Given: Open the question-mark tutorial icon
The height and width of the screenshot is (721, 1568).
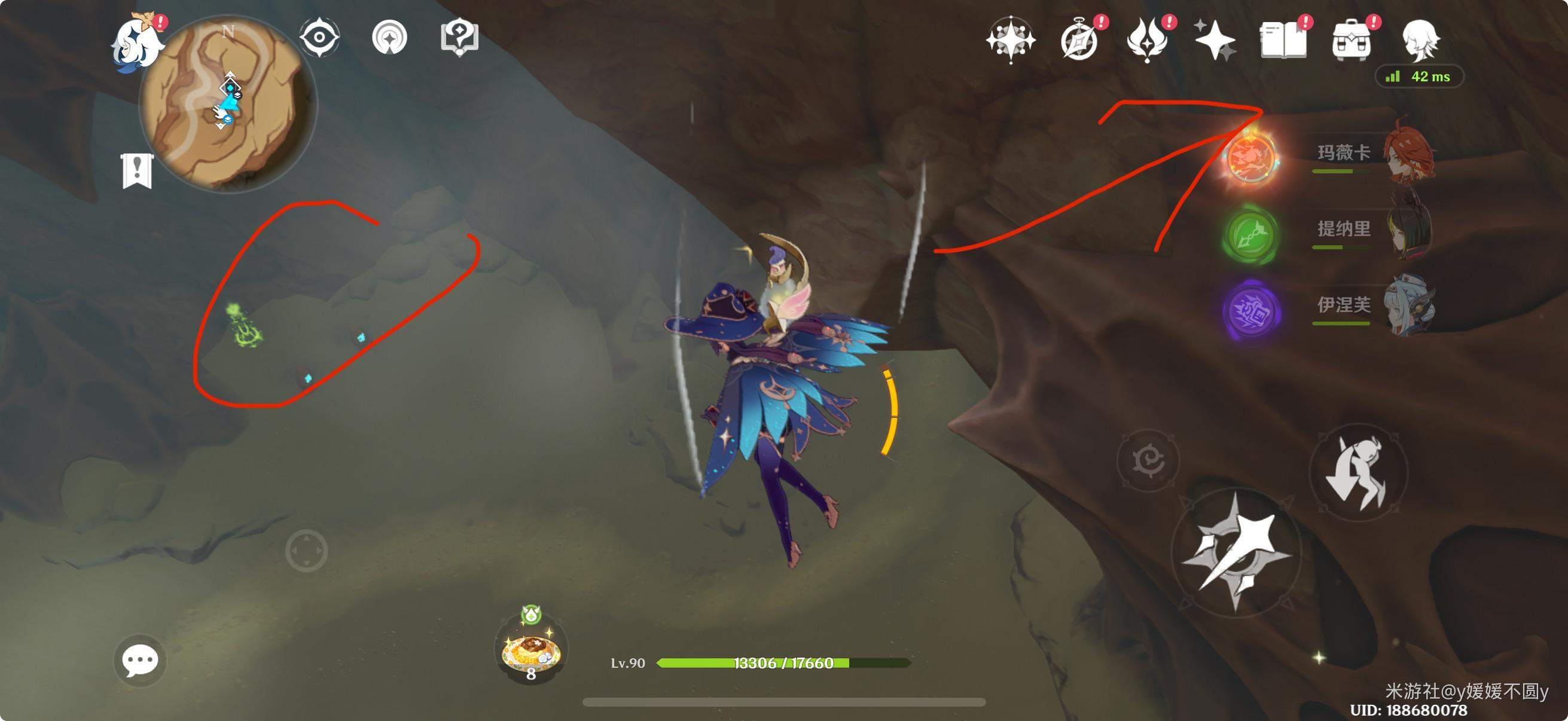Looking at the screenshot, I should pos(459,38).
